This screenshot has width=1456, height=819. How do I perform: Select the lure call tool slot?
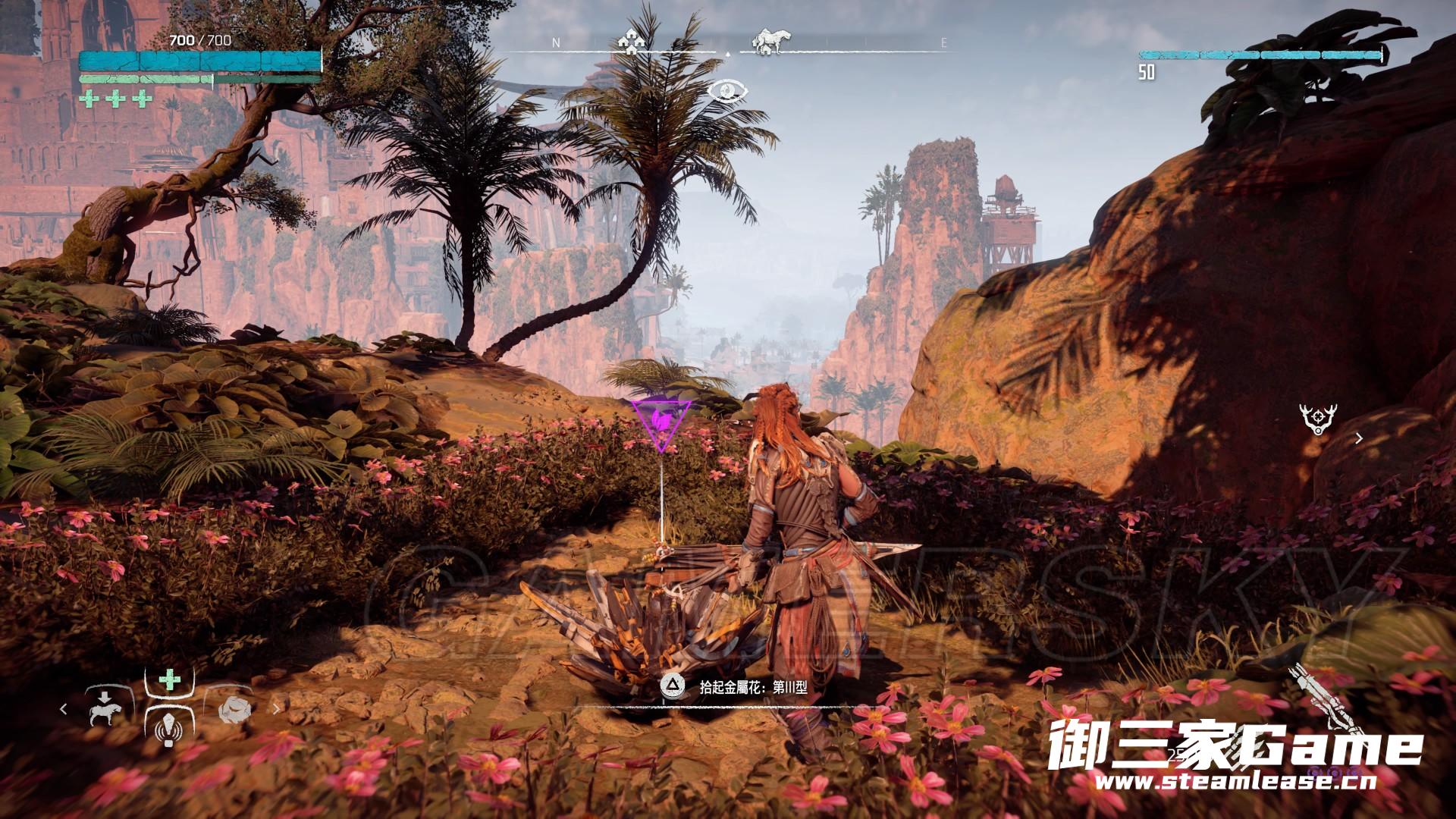(x=168, y=732)
